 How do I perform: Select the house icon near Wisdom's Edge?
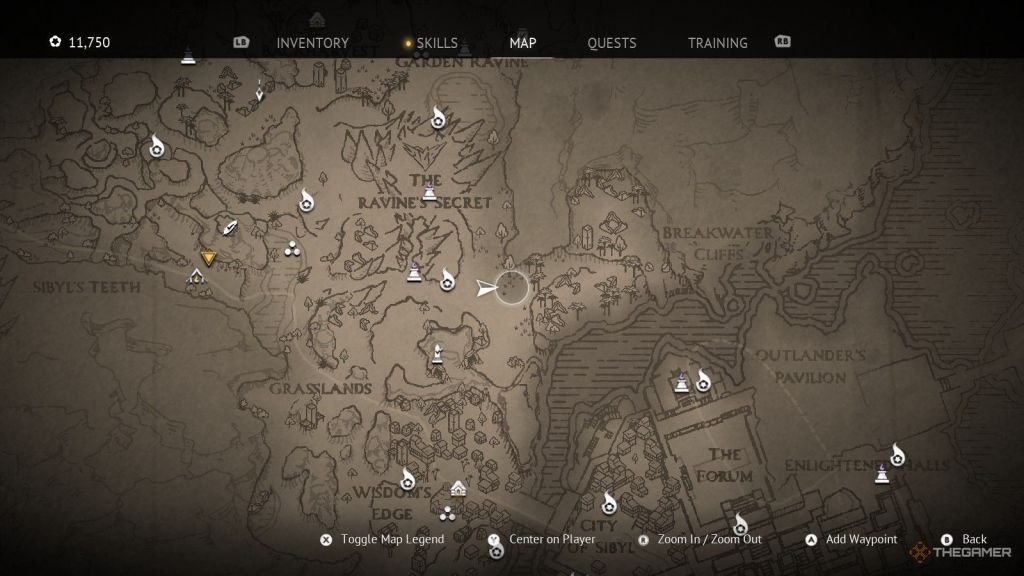point(458,488)
